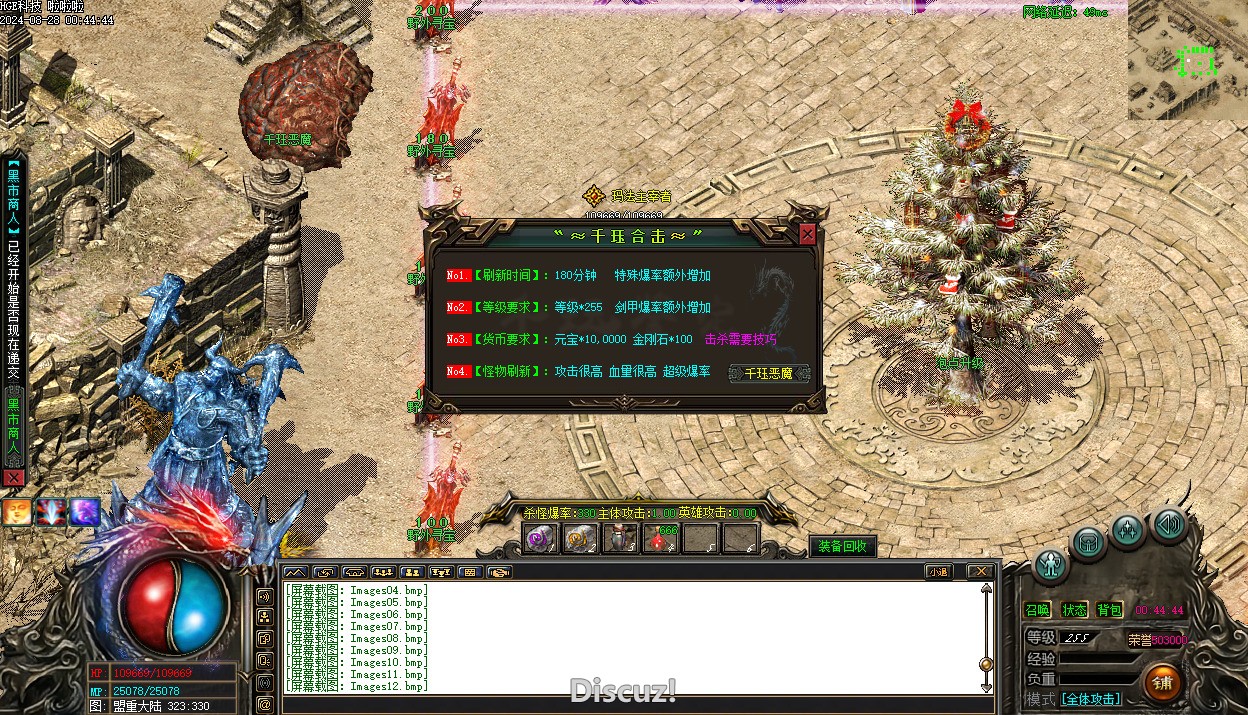This screenshot has height=715, width=1248.
Task: Click the 小退 logout button
Action: click(x=937, y=572)
